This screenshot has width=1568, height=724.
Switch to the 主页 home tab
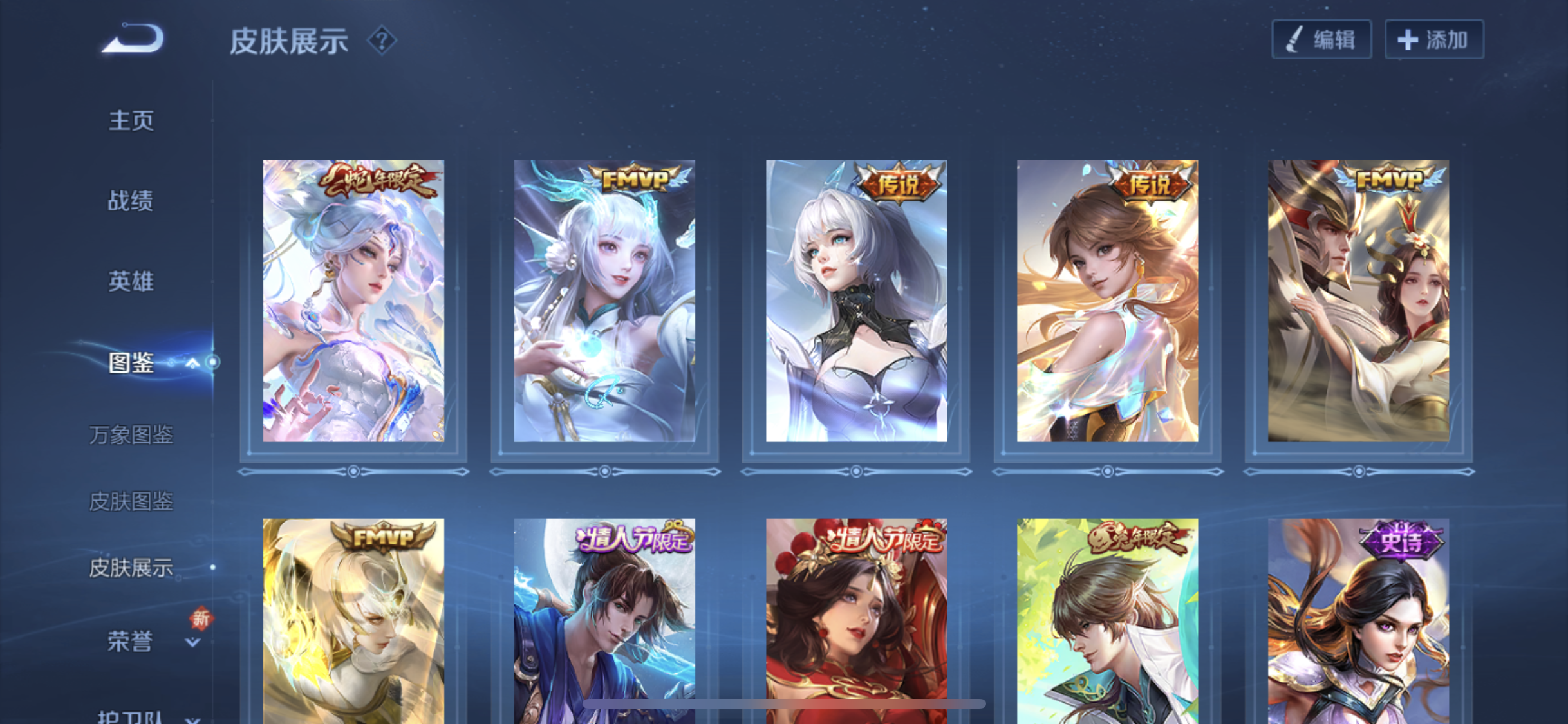pyautogui.click(x=131, y=120)
